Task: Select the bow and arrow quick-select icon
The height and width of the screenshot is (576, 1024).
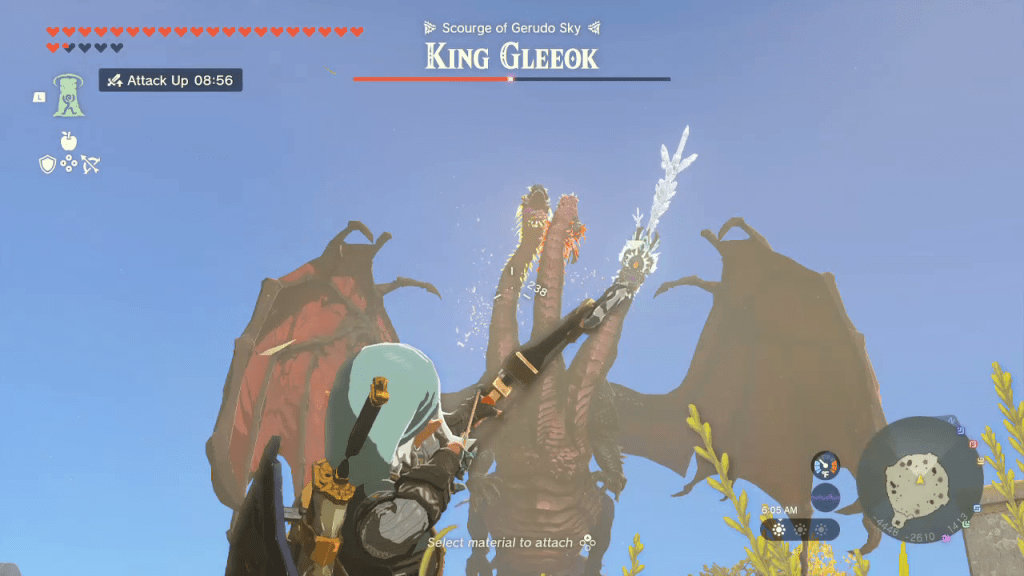Action: (91, 165)
